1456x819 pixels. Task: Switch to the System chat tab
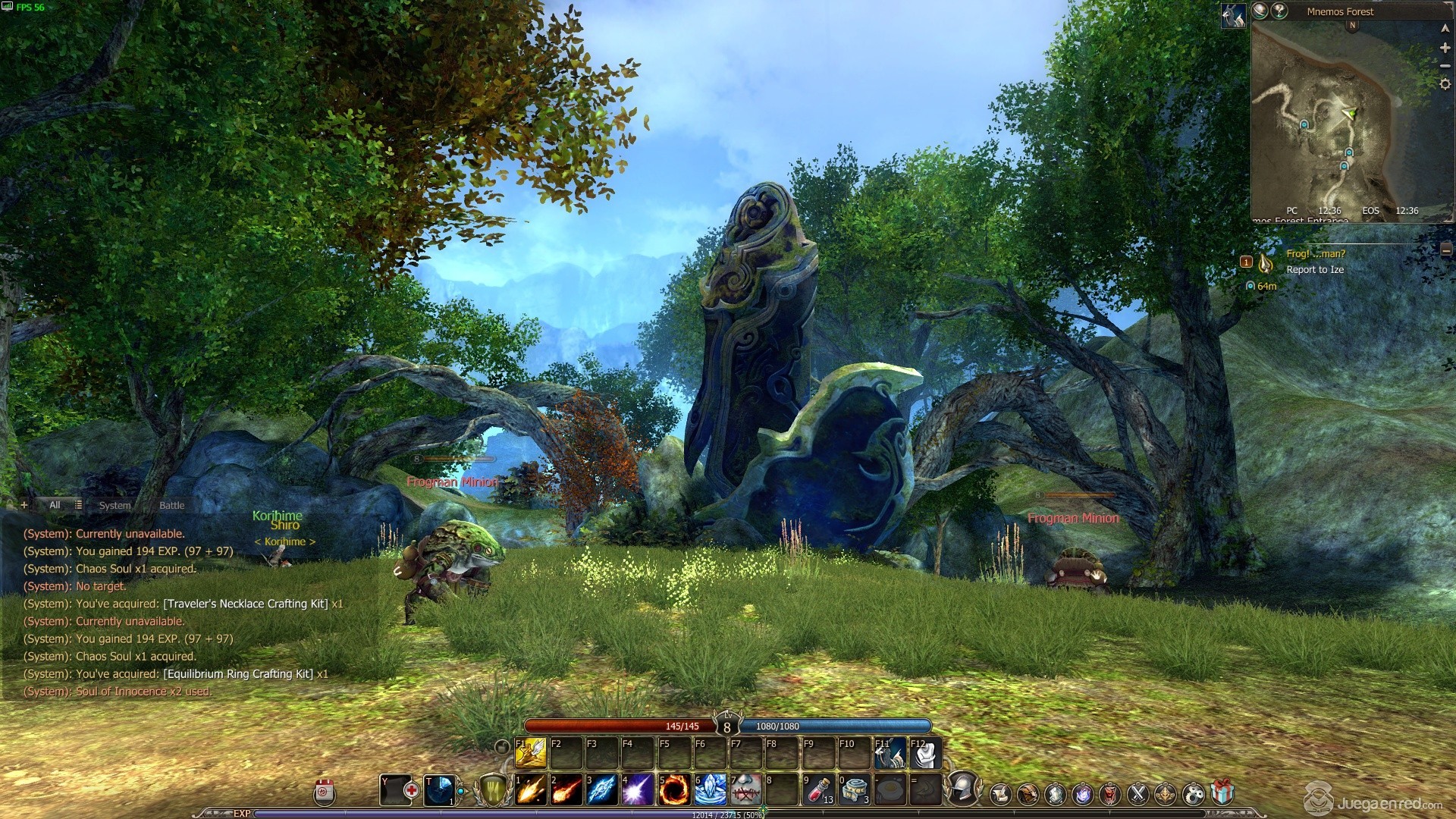pos(115,505)
